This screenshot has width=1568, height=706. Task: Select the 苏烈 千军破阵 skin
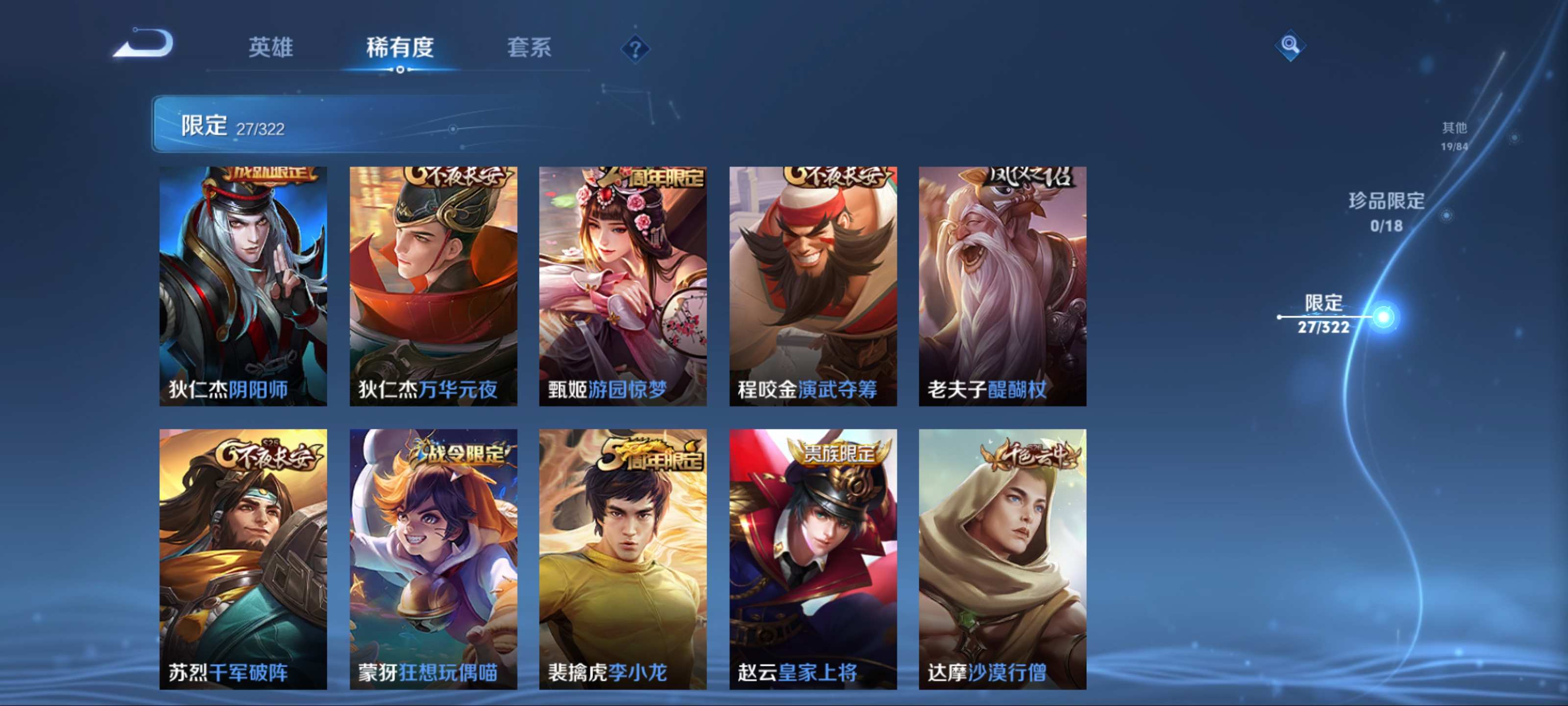[x=243, y=558]
